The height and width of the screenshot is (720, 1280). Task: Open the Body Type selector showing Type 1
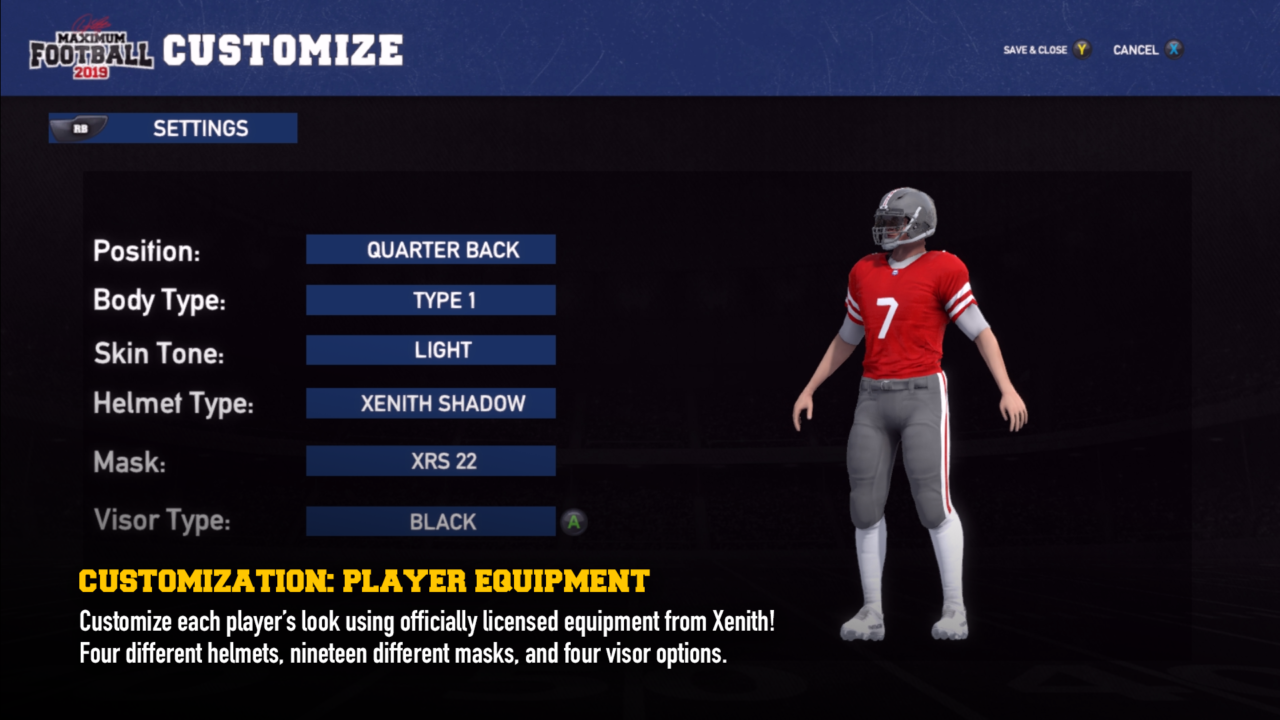tap(430, 299)
